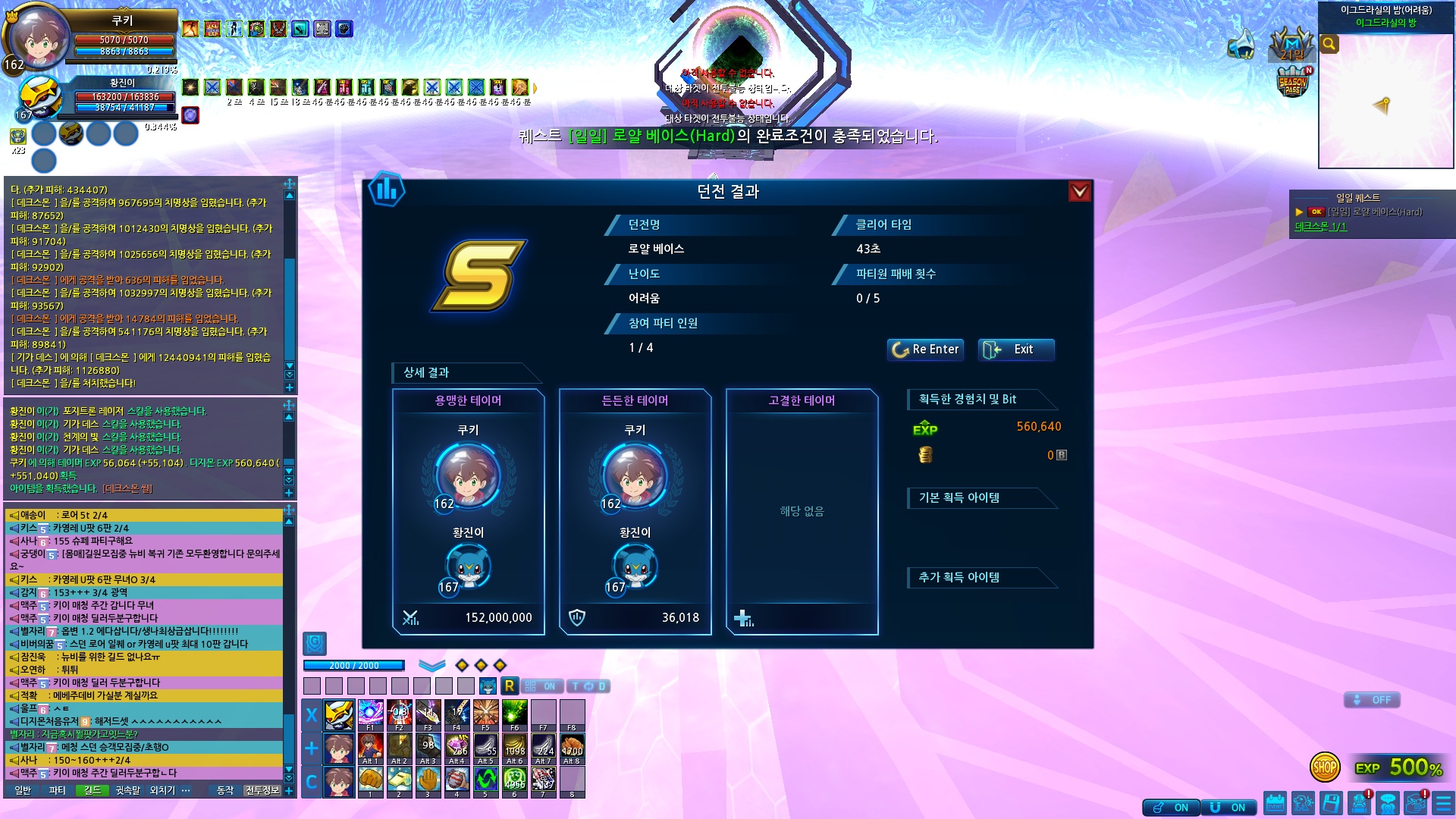
Task: Switch chat to the 파티 tab
Action: (58, 790)
